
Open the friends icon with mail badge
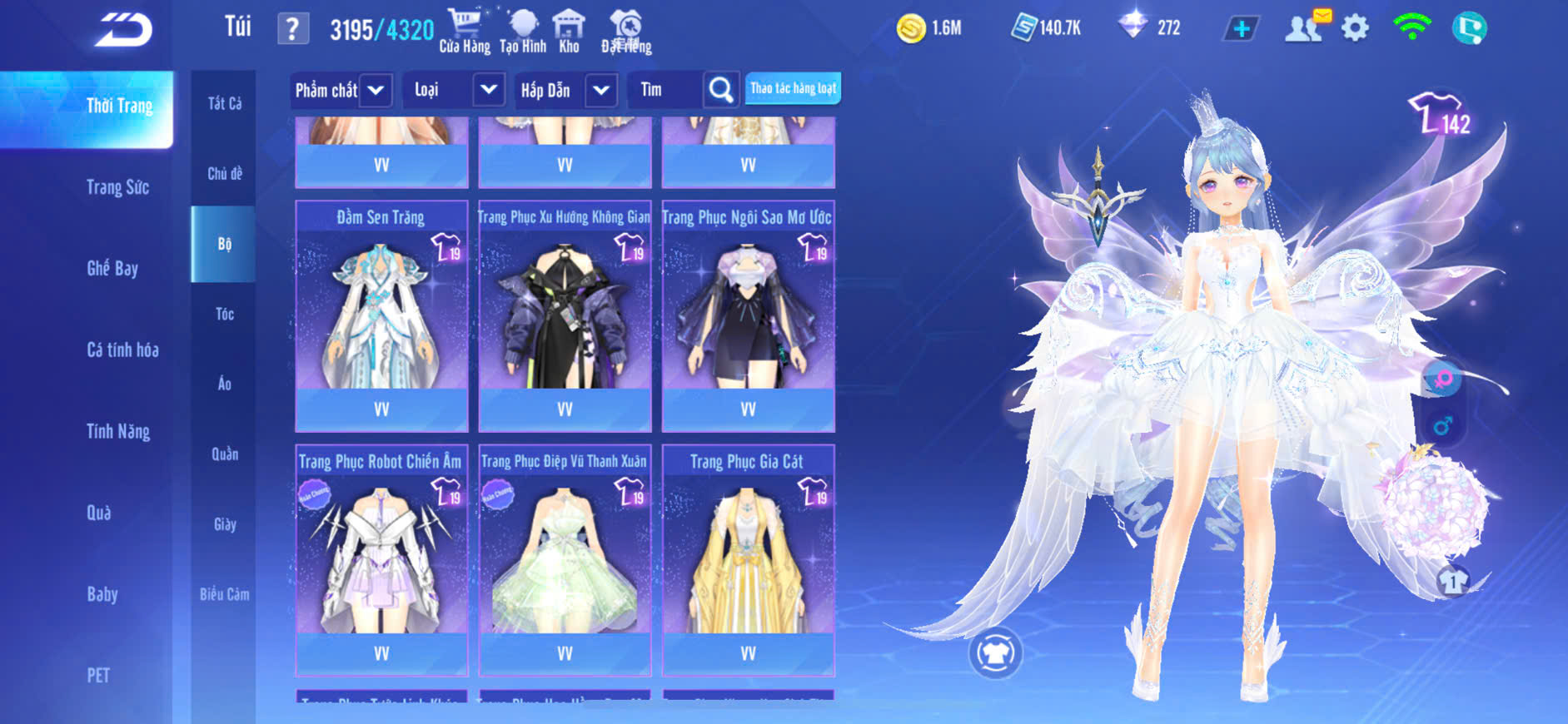[x=1305, y=28]
